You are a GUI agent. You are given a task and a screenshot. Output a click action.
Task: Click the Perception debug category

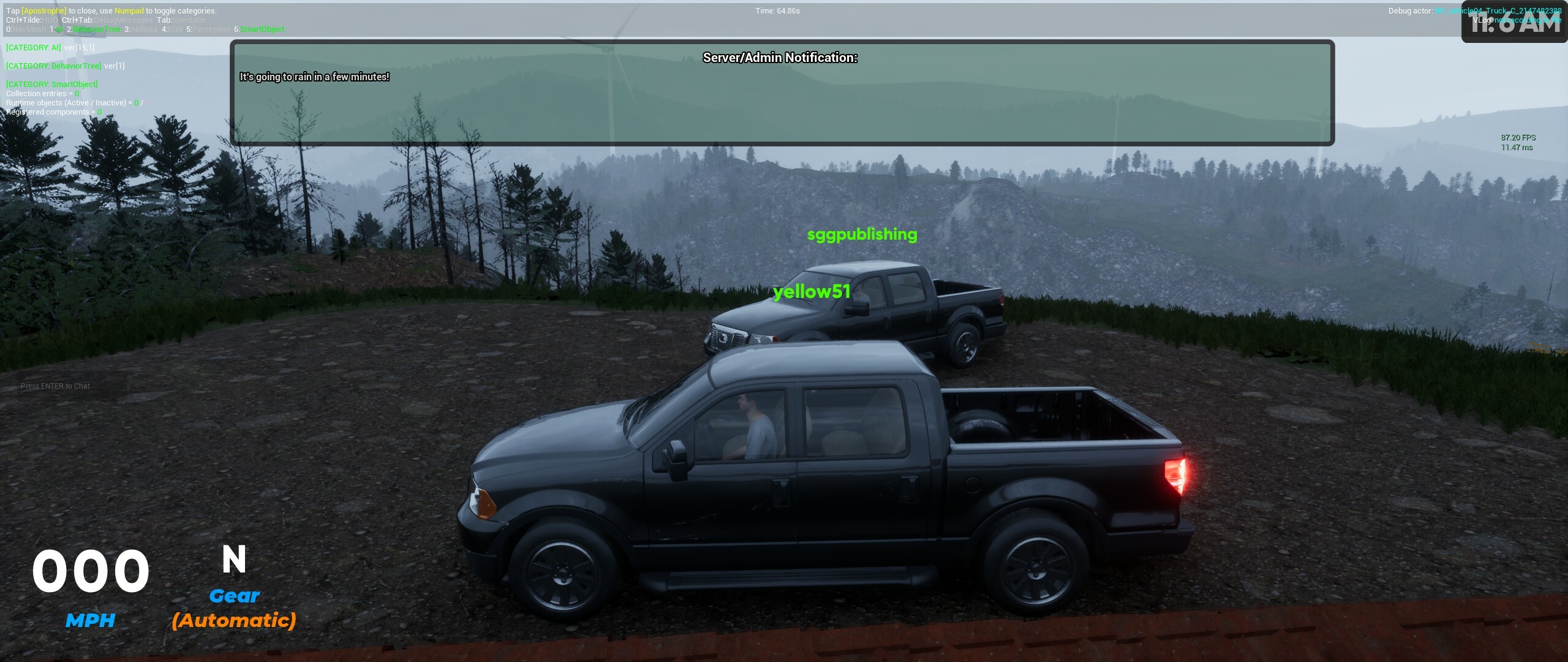pyautogui.click(x=208, y=29)
